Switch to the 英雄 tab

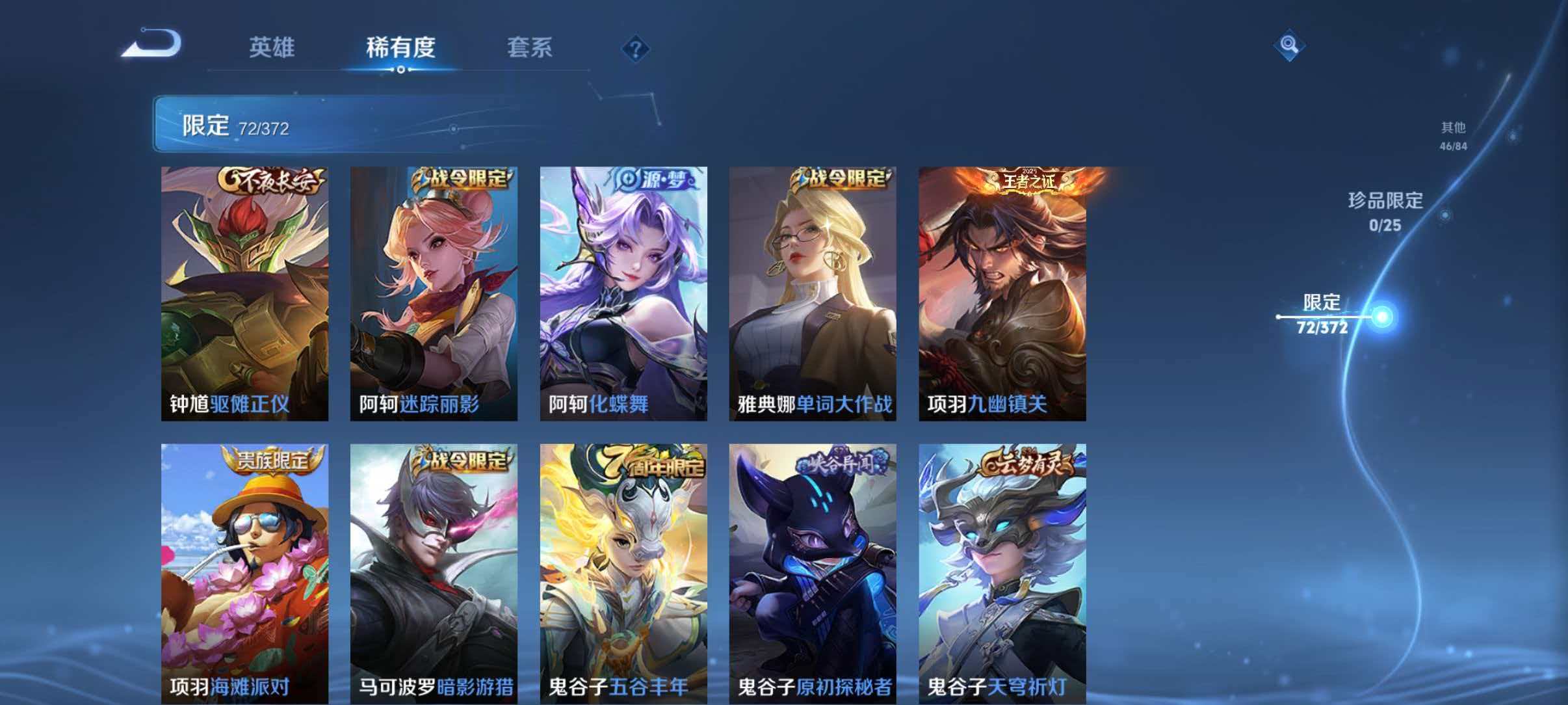tap(273, 47)
